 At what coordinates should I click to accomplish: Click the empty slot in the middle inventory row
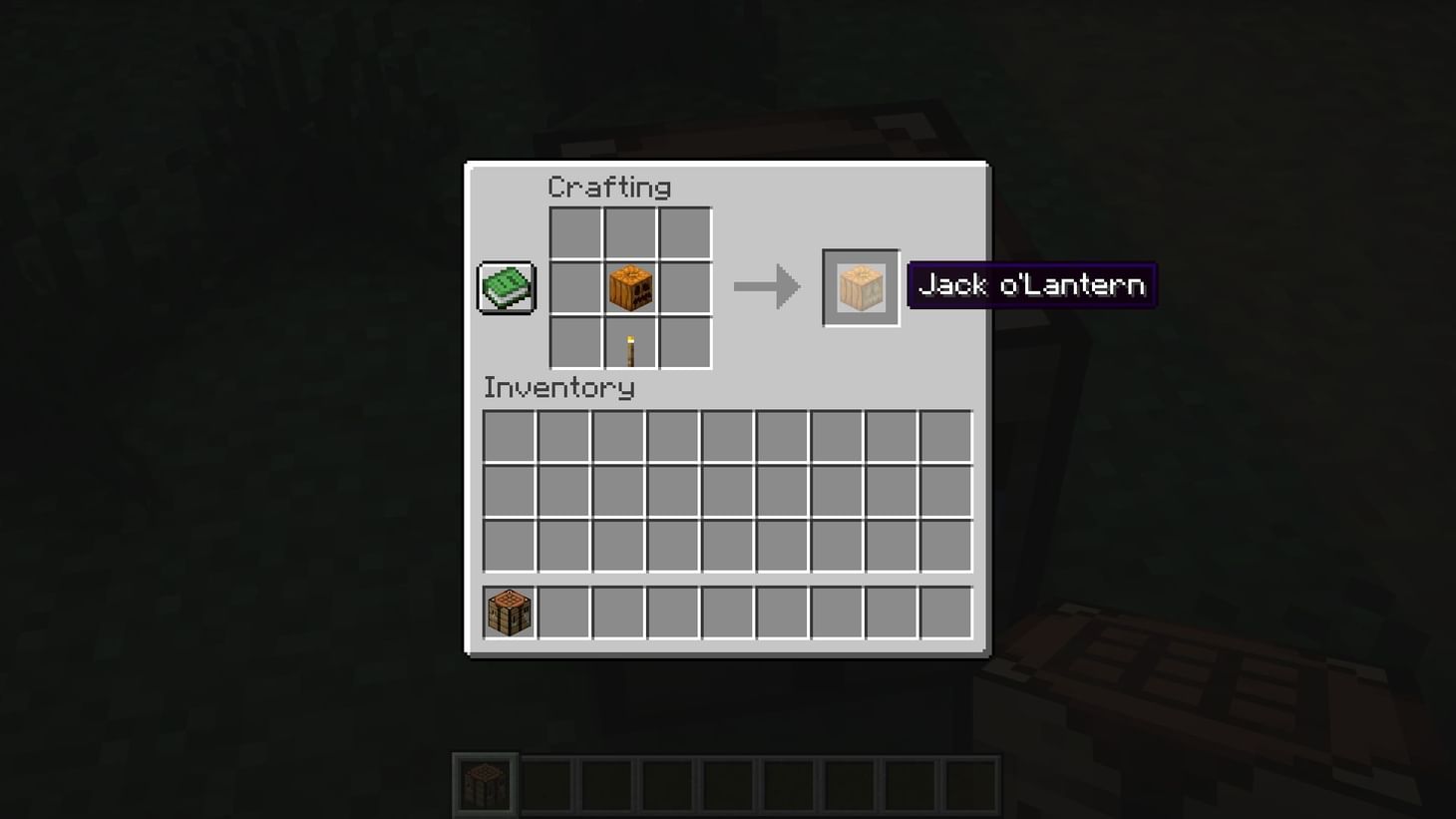tap(509, 491)
